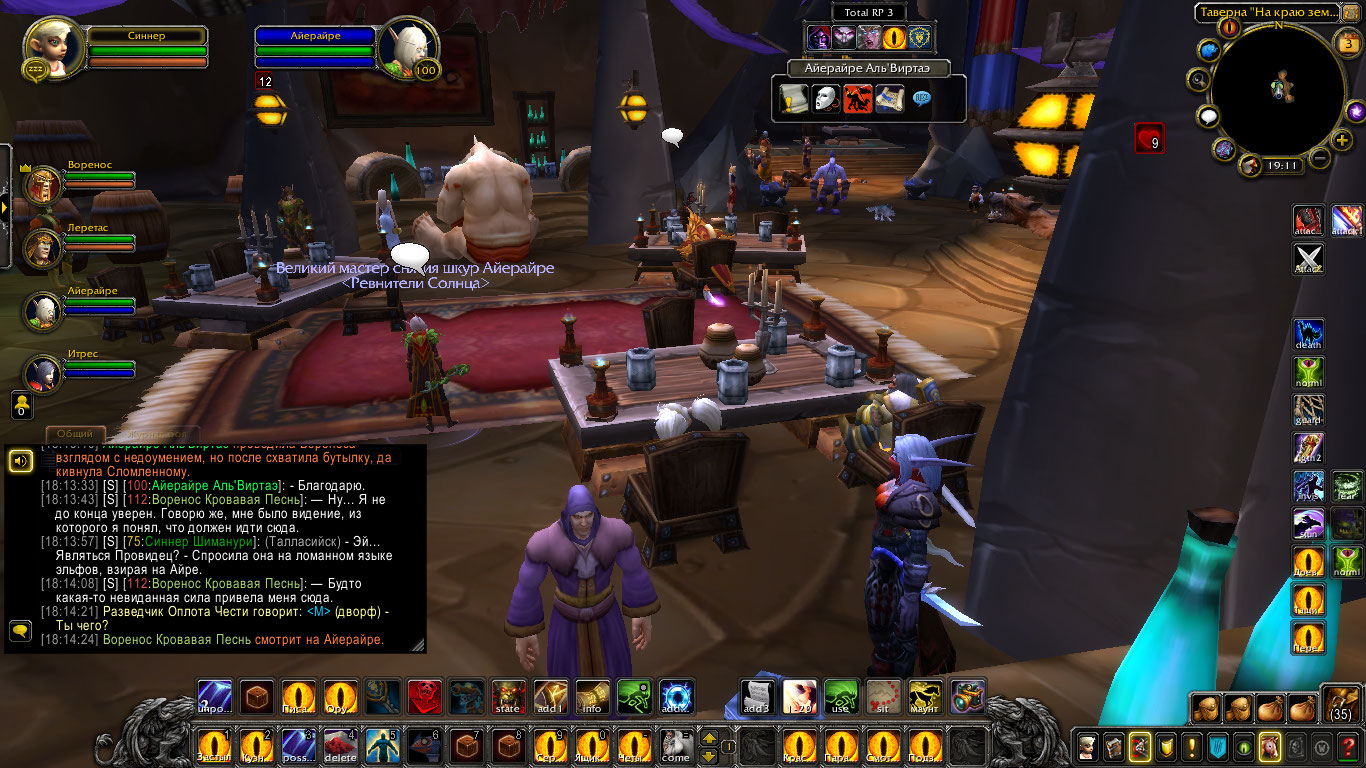Use the 'sit' macro button
The image size is (1366, 768).
883,696
